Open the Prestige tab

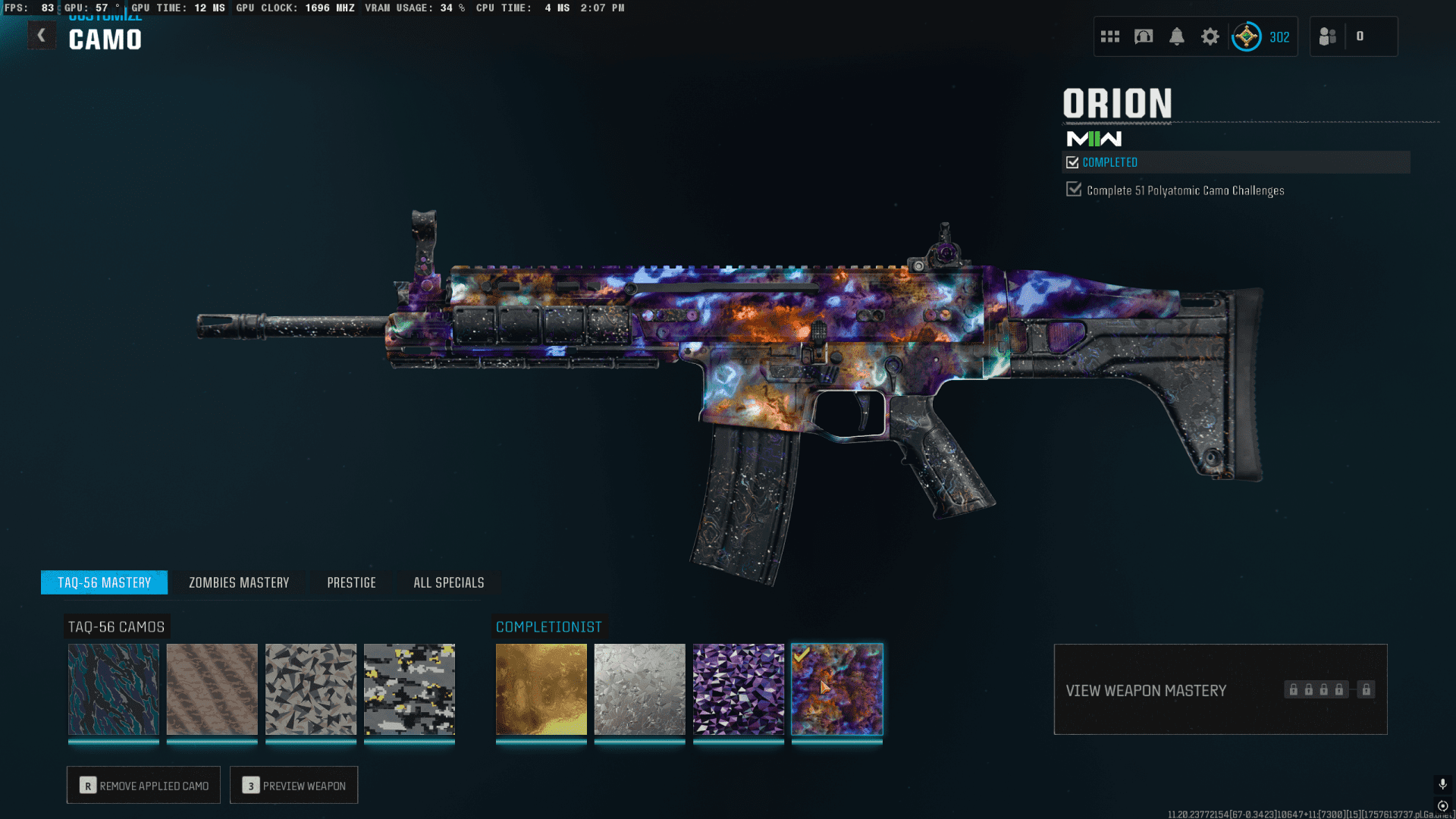tap(351, 582)
